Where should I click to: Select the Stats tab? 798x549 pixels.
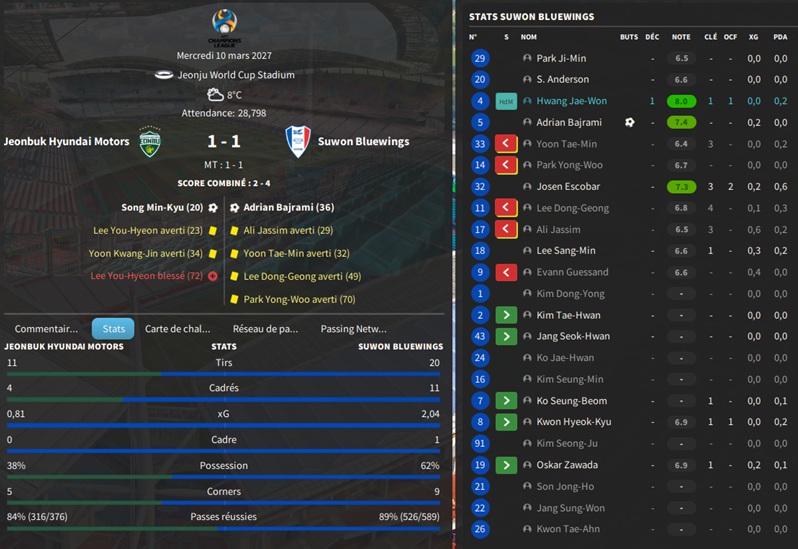[113, 328]
